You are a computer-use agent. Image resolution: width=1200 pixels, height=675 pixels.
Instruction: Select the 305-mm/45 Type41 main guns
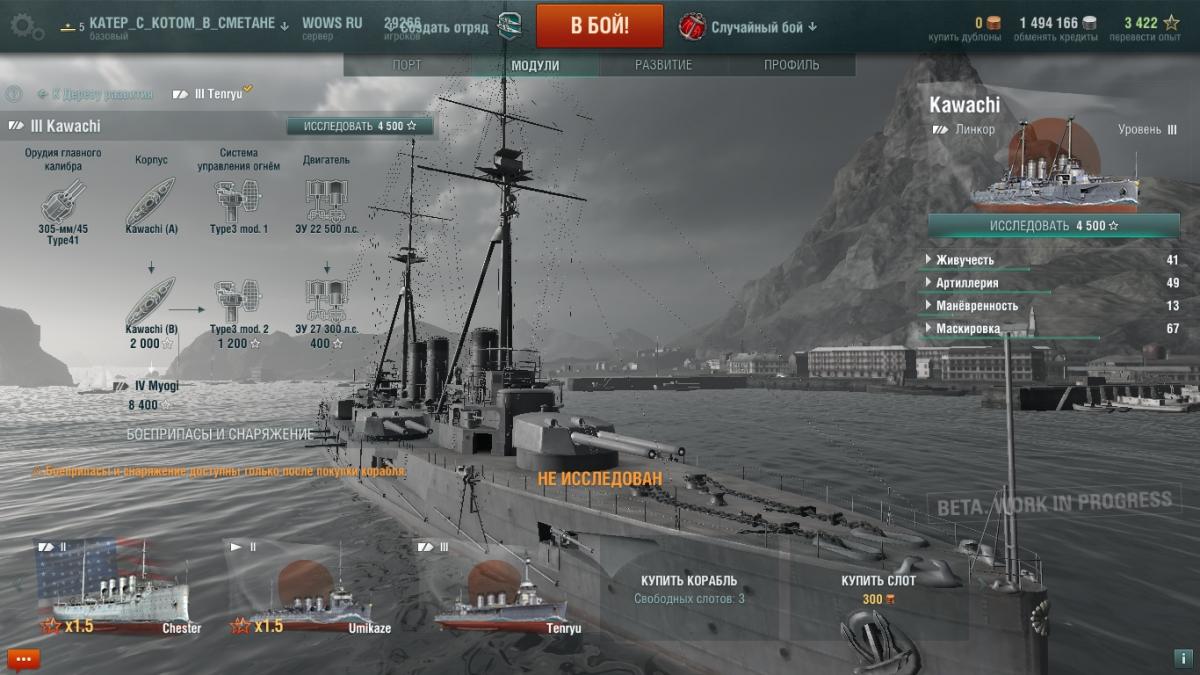coord(63,203)
